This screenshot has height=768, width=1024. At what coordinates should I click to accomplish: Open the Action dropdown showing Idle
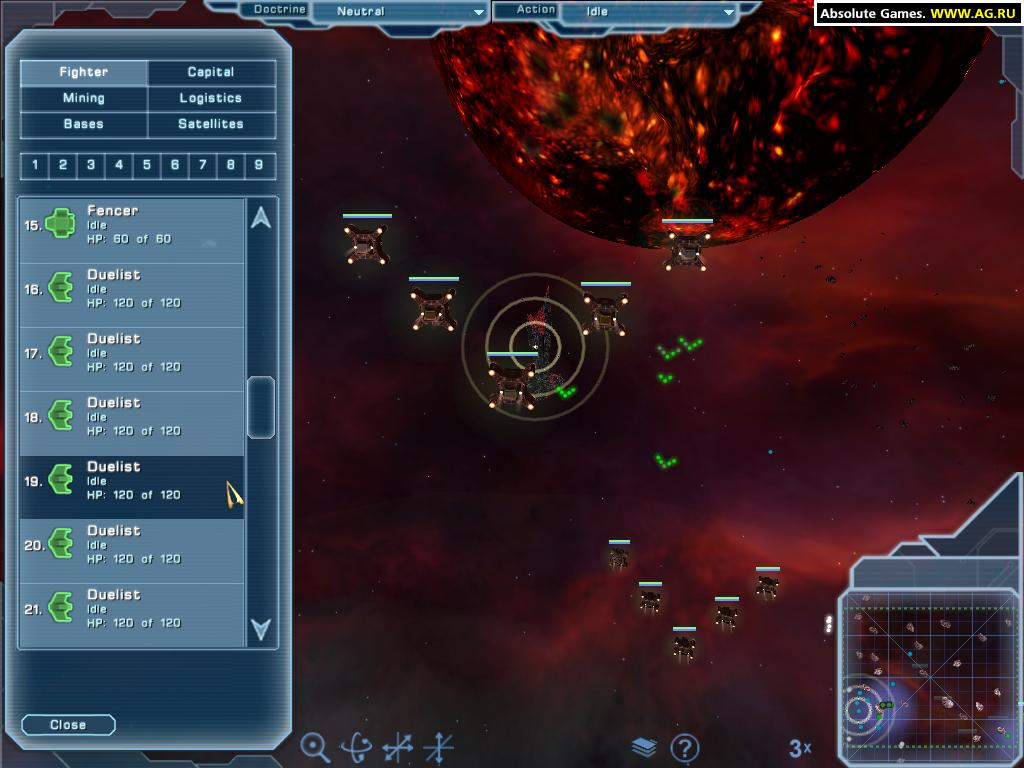[x=648, y=12]
